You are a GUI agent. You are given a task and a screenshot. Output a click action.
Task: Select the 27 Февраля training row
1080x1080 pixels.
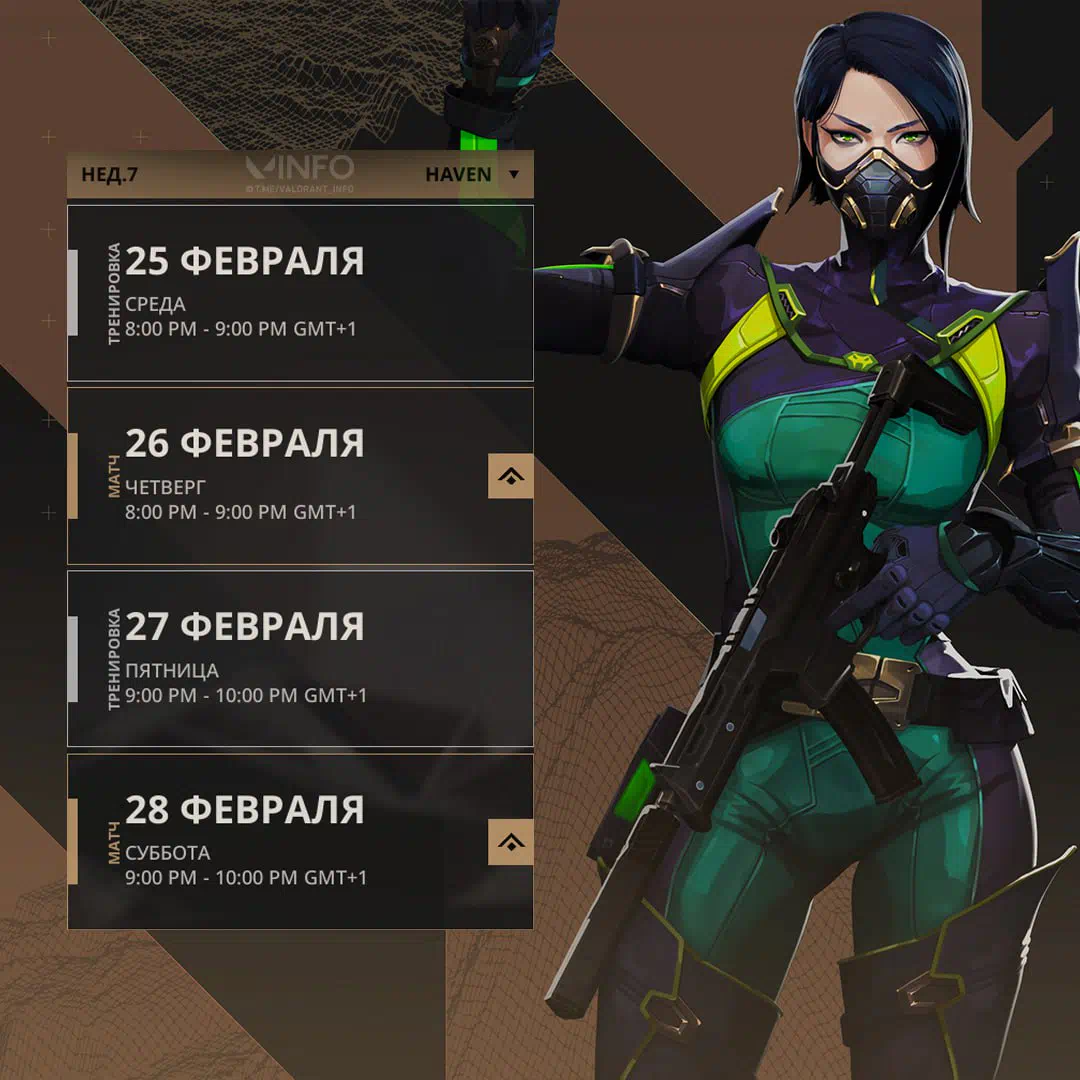point(300,659)
